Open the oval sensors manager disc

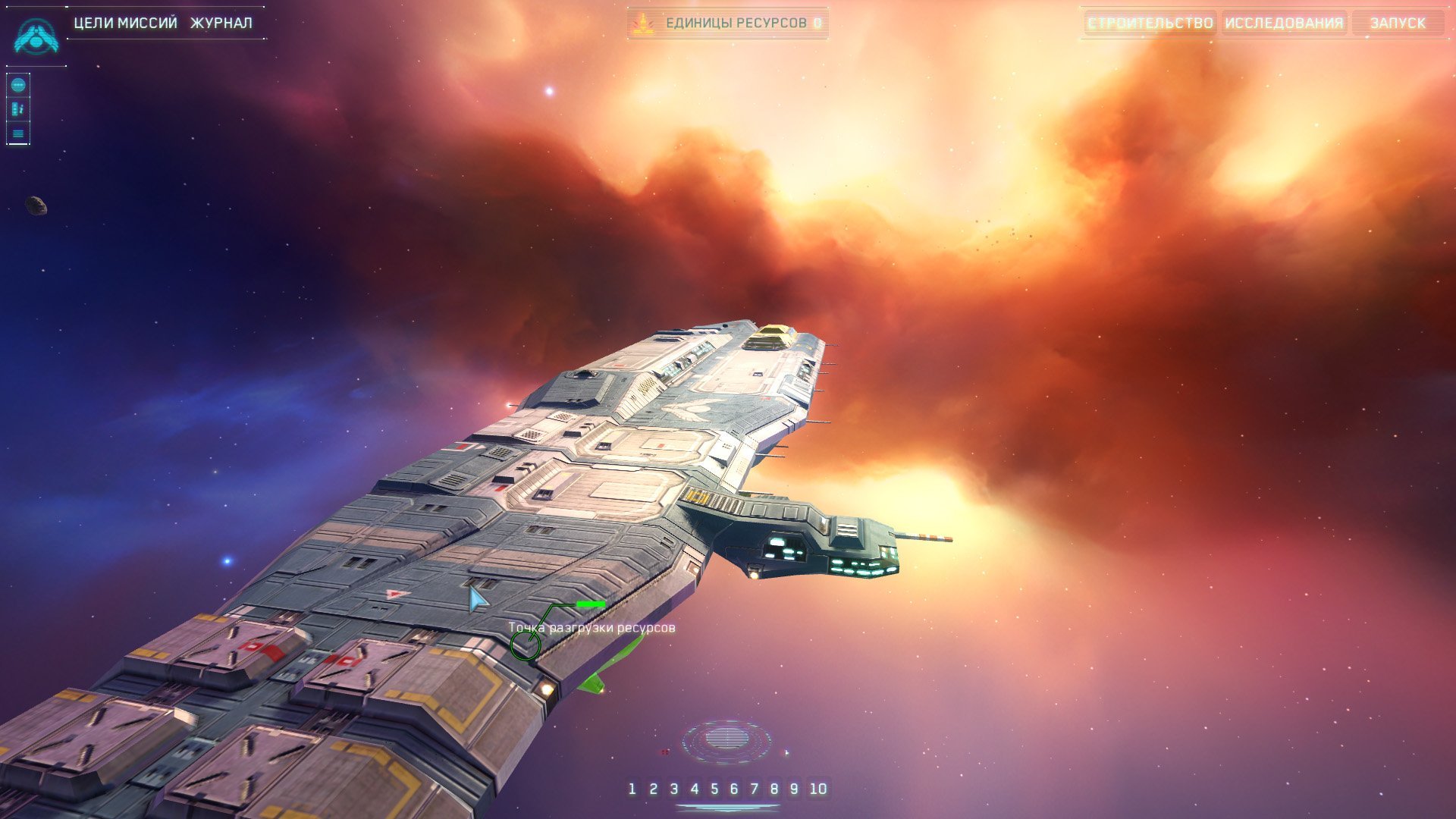(726, 739)
